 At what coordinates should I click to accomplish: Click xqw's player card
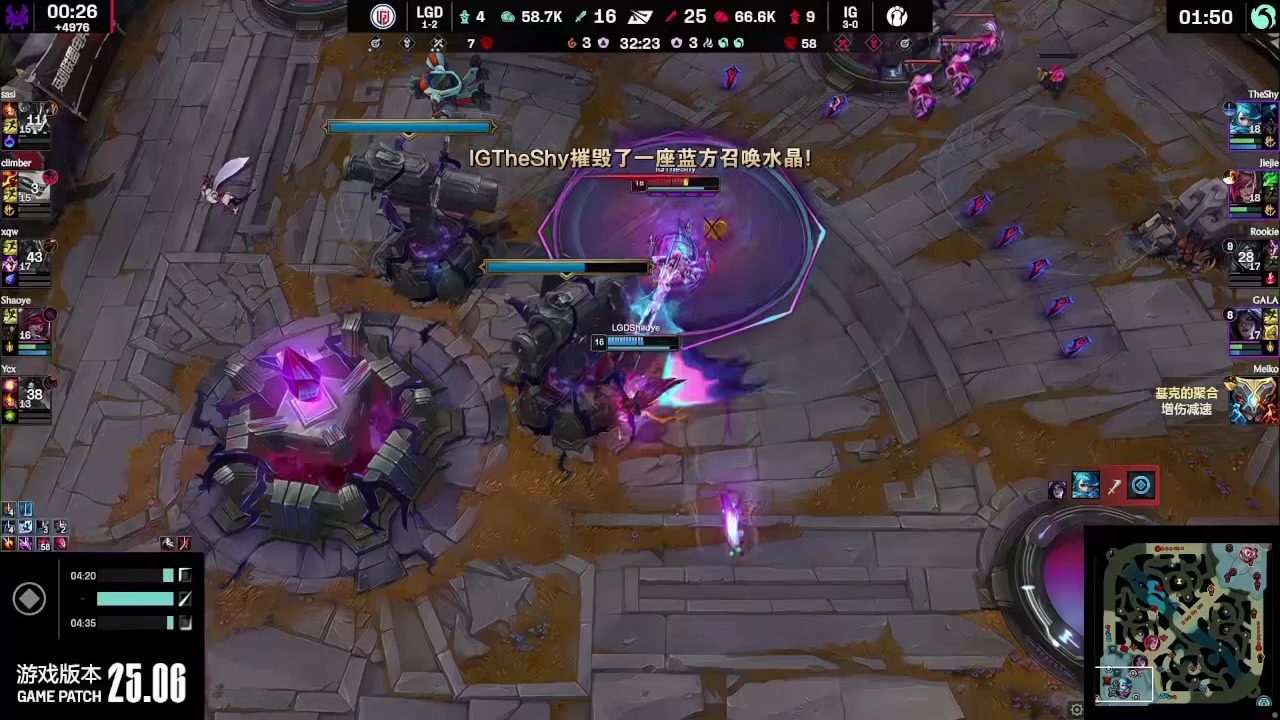[x=26, y=256]
